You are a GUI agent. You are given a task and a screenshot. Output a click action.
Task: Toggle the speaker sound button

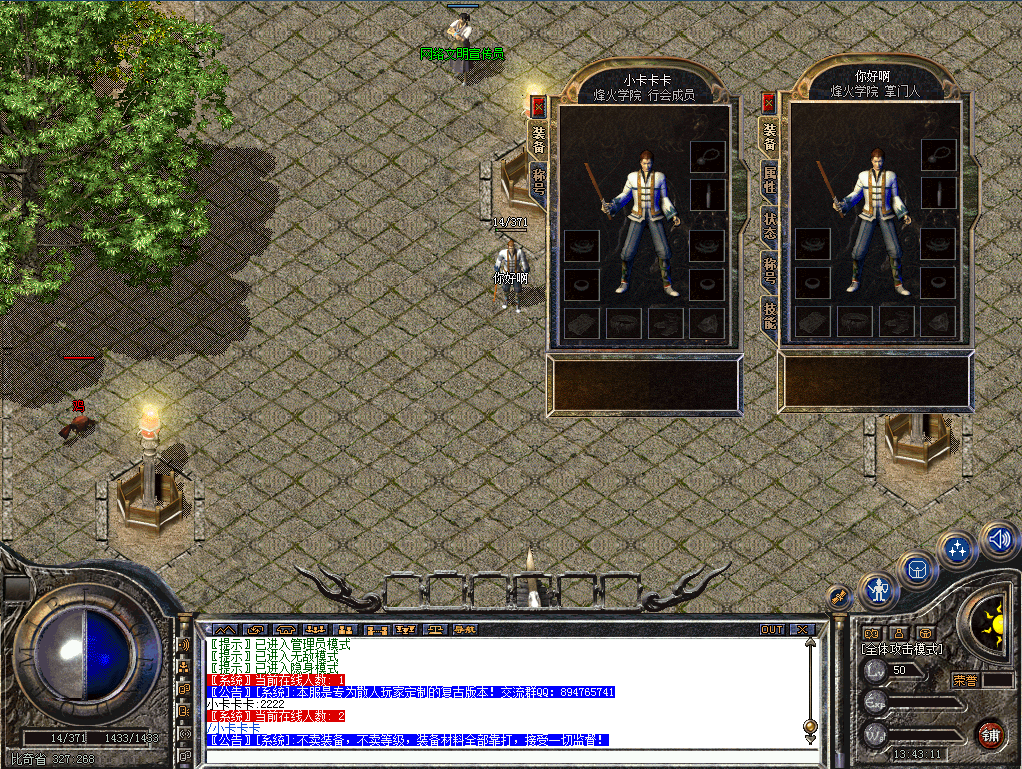(997, 540)
